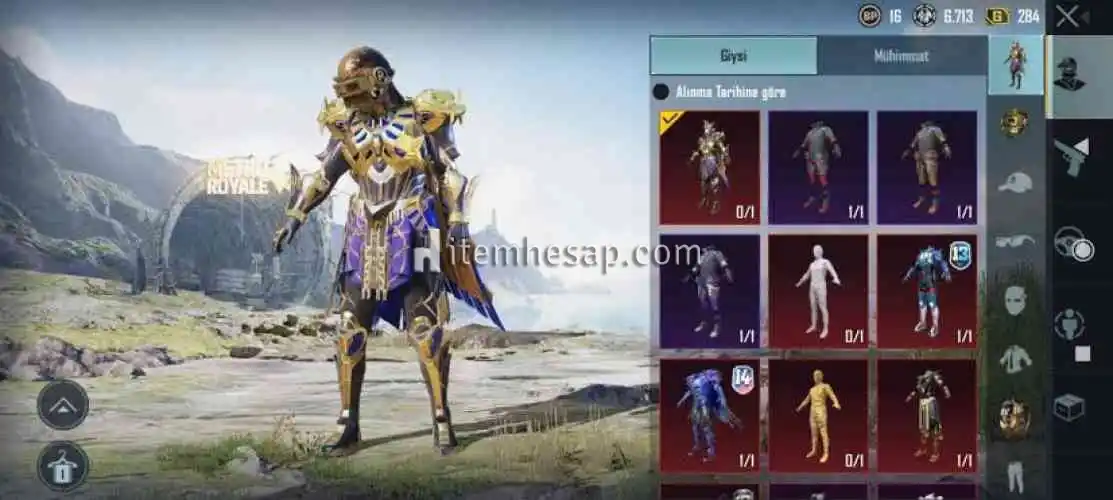This screenshot has height=500, width=1113.
Task: Open the full outfit set category
Action: click(x=1015, y=64)
